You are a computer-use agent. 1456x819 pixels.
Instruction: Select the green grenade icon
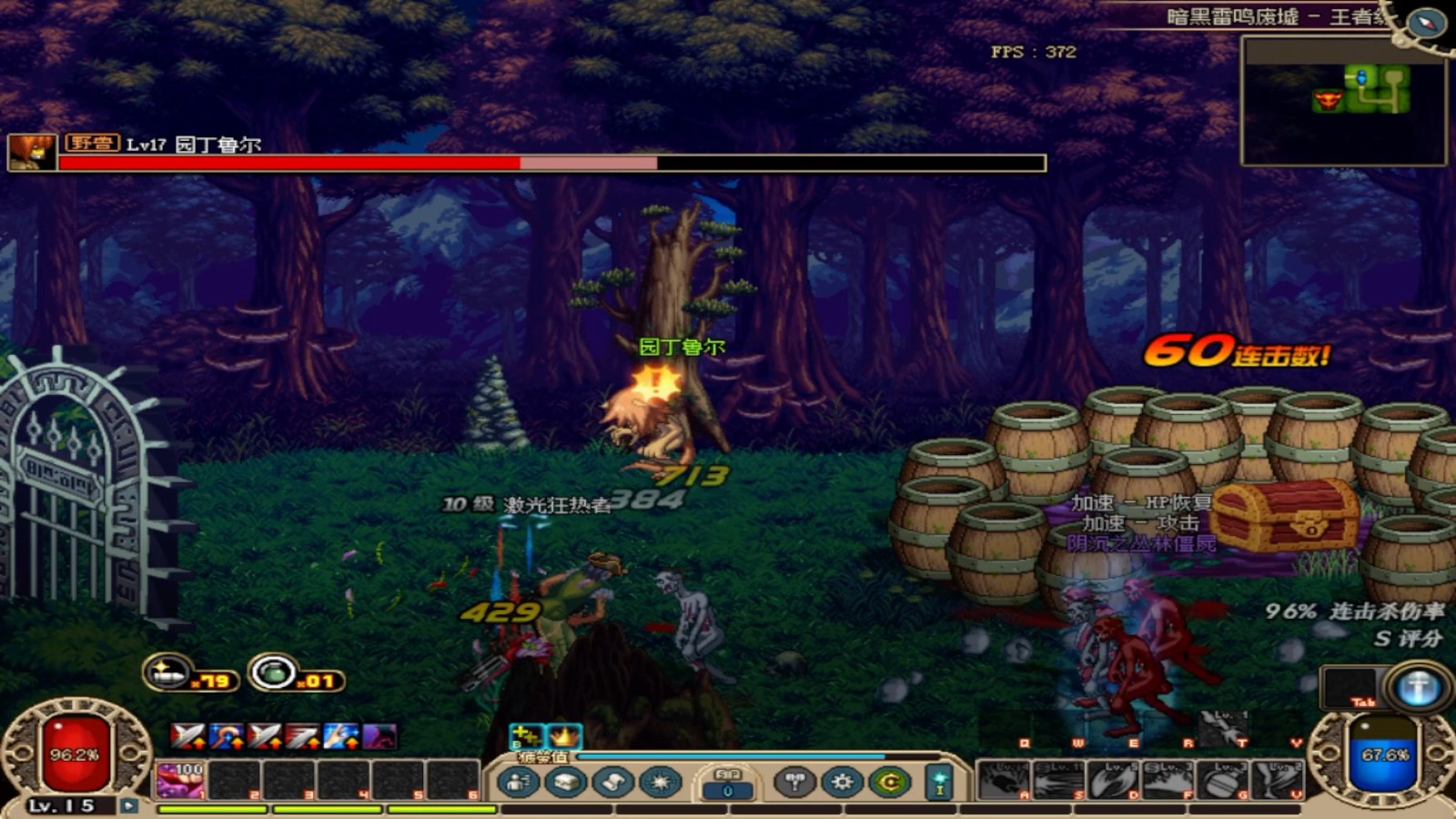tap(273, 673)
